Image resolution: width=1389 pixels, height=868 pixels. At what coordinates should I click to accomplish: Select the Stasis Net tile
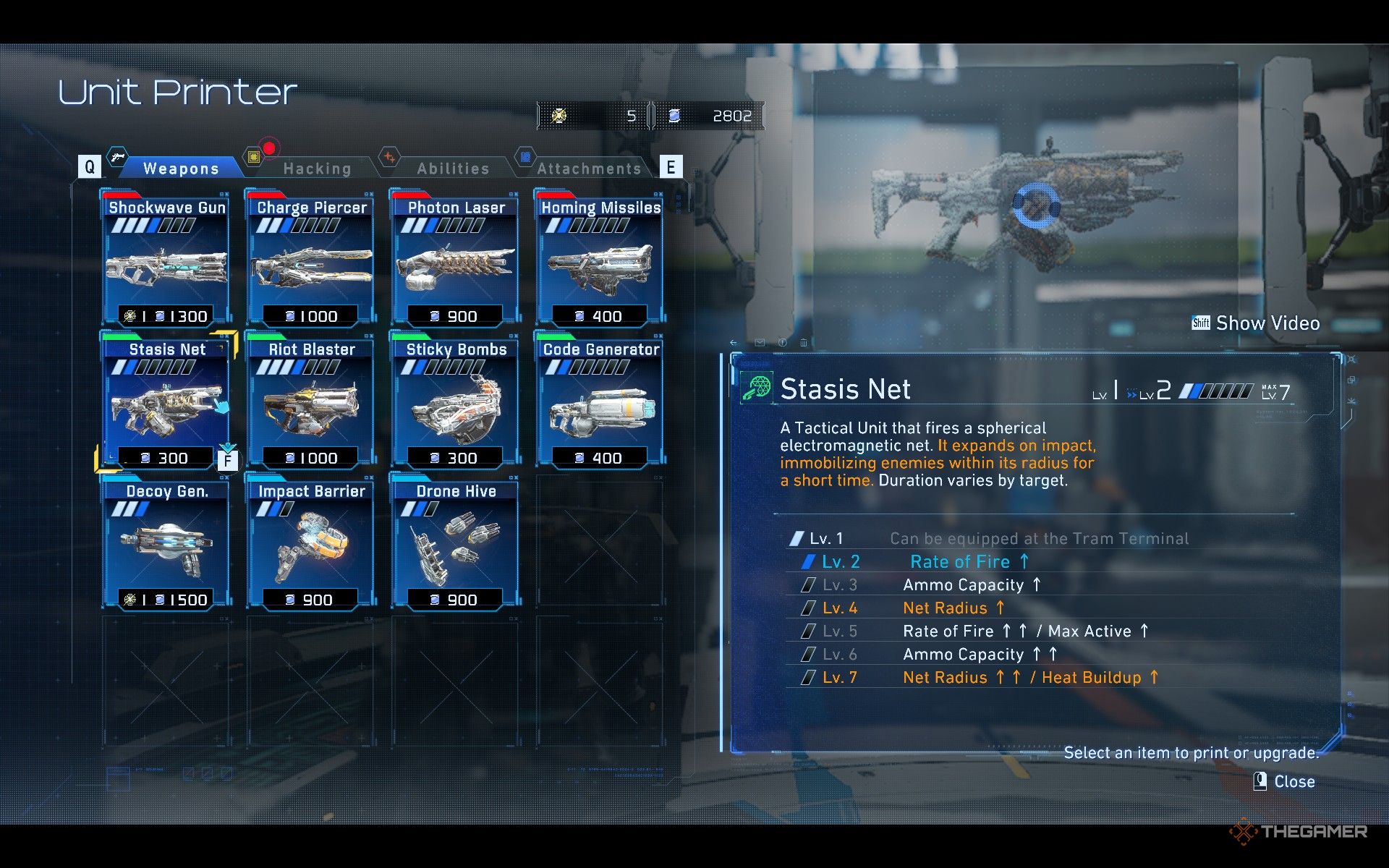click(167, 400)
